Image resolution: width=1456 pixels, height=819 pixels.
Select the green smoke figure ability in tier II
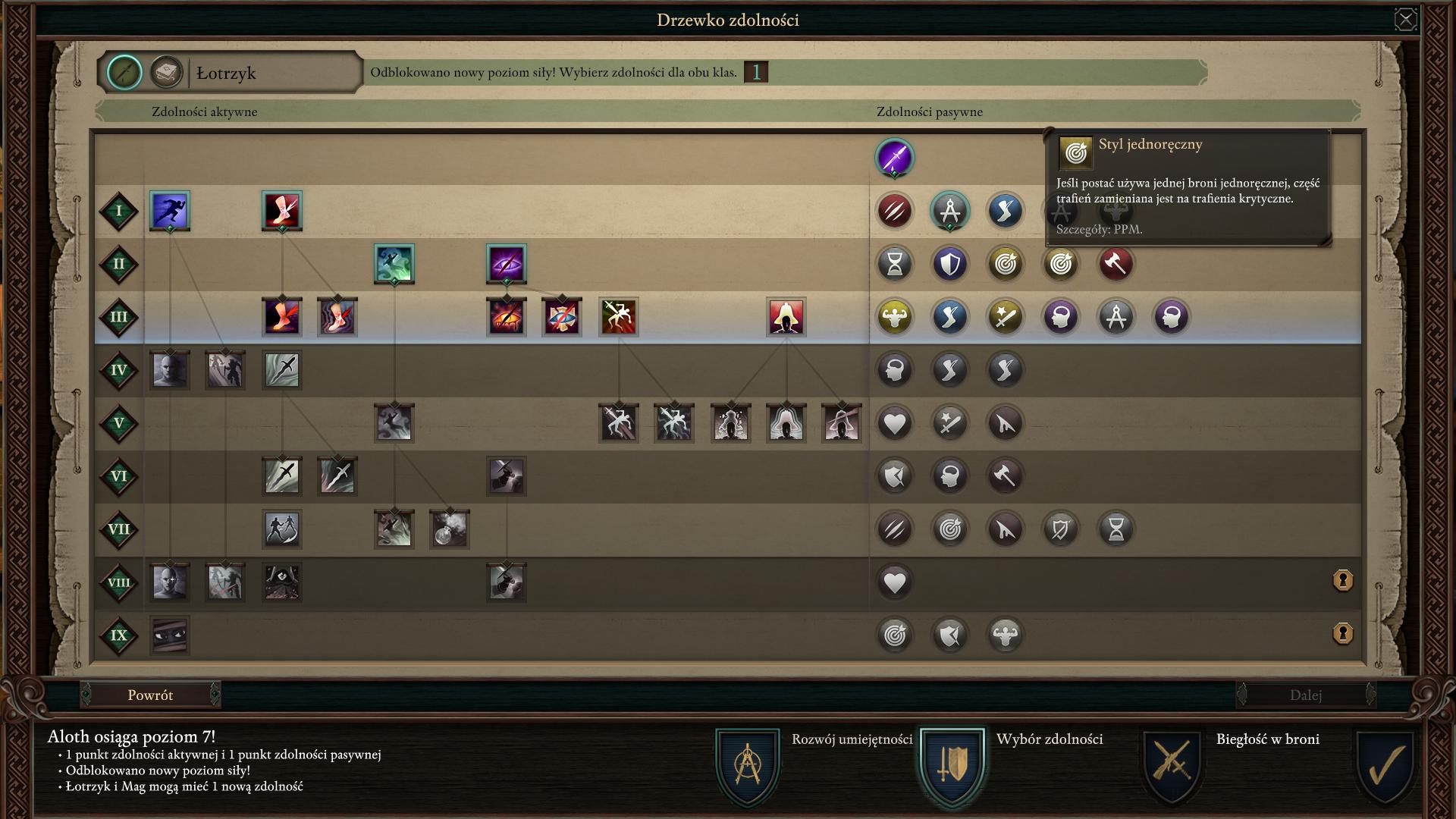(394, 264)
